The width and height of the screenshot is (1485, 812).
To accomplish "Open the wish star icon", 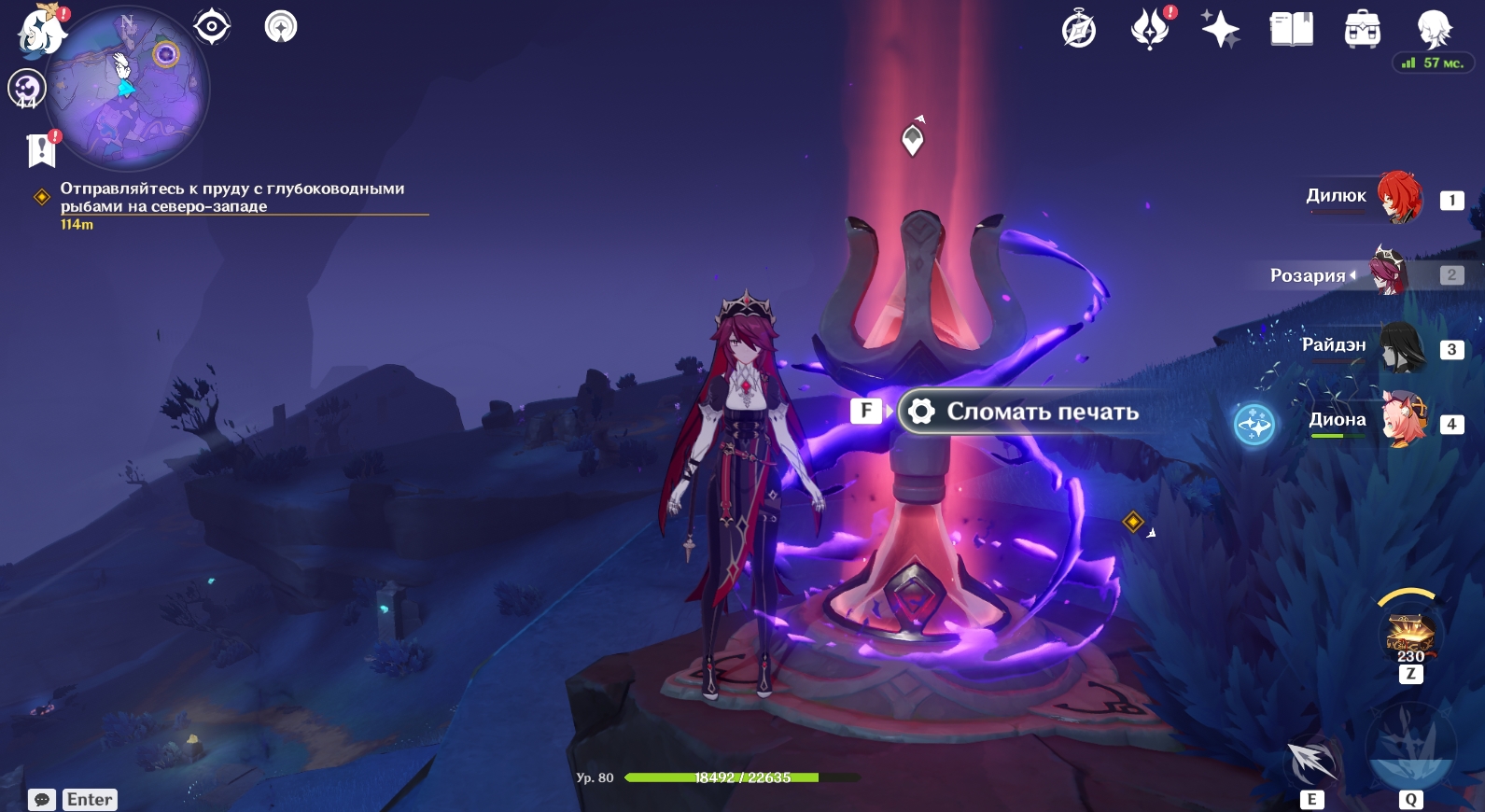I will pos(1220,29).
